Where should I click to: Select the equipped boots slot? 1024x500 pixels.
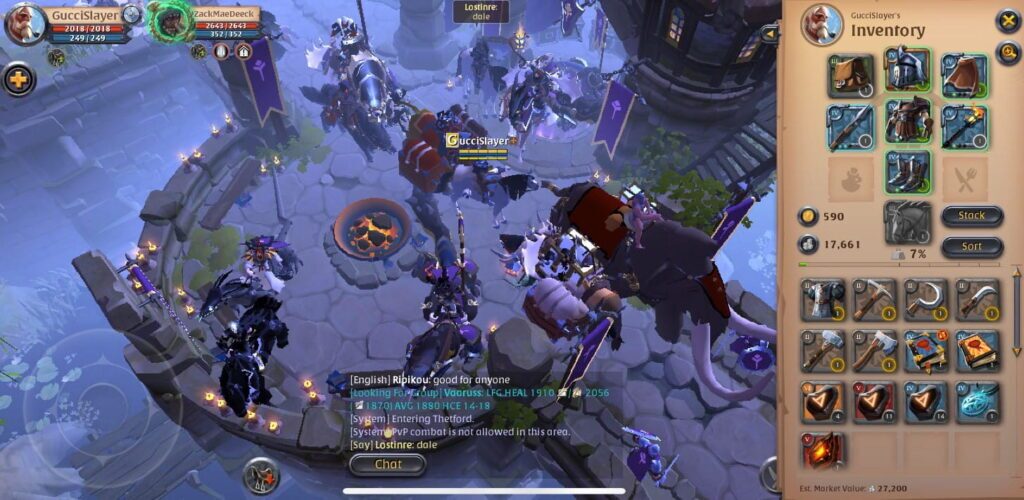(908, 172)
